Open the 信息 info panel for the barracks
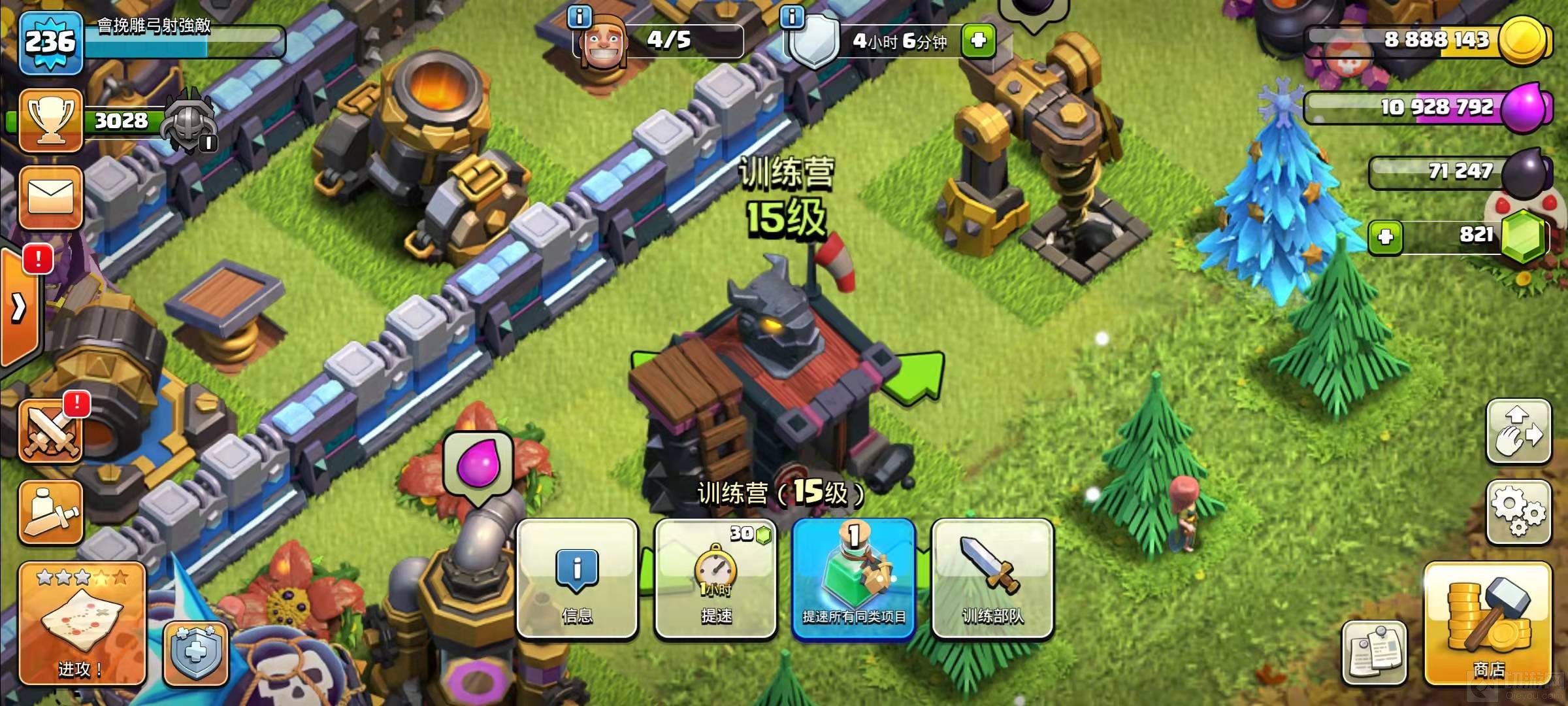This screenshot has width=1568, height=706. point(577,579)
